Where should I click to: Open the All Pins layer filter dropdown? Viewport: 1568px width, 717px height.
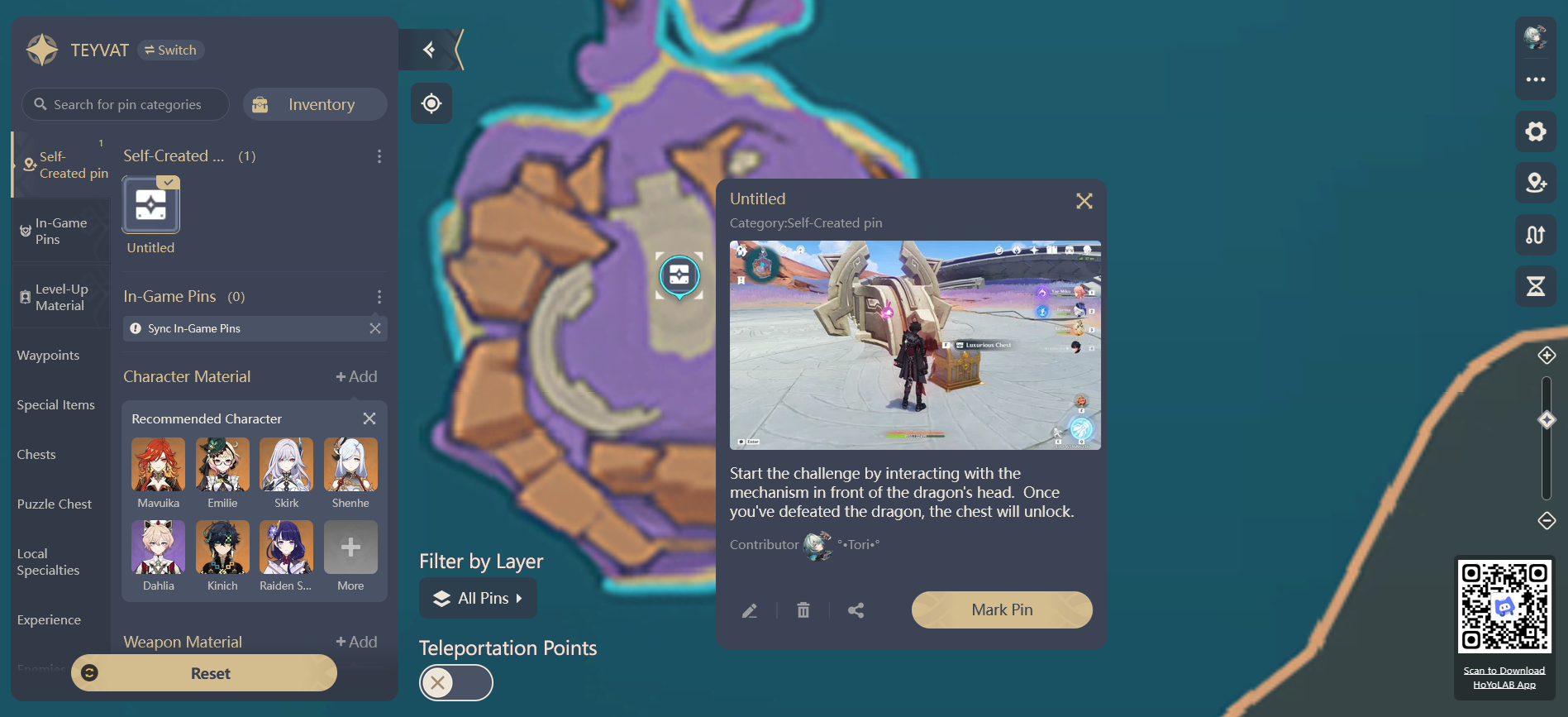478,598
